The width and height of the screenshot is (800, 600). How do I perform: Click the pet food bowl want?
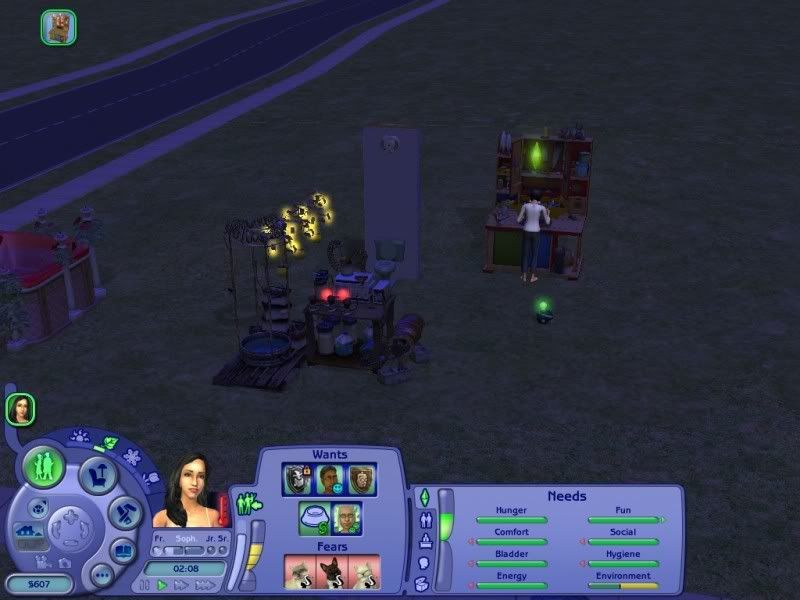point(314,518)
